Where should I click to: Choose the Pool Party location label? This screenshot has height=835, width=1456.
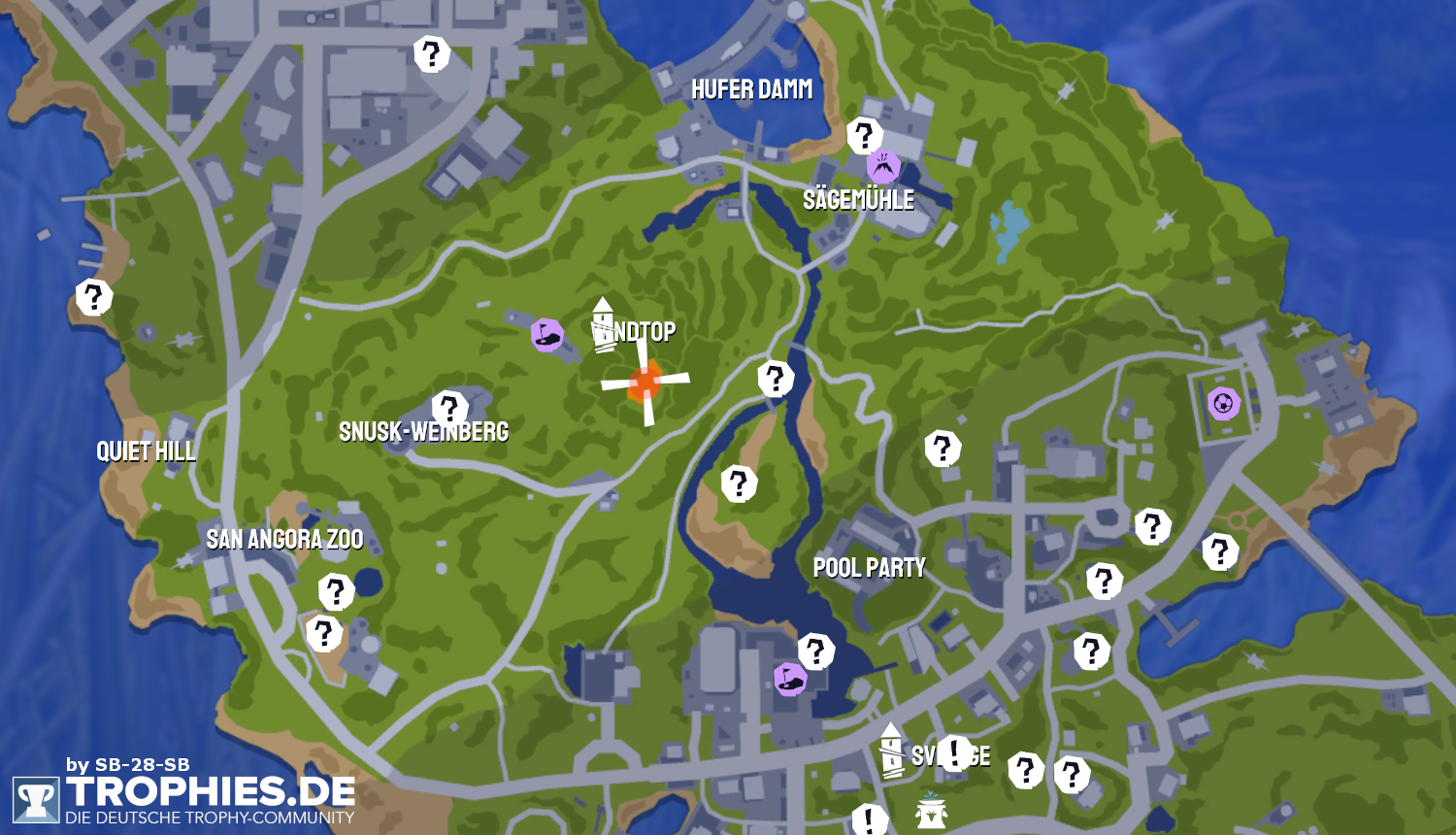(869, 568)
